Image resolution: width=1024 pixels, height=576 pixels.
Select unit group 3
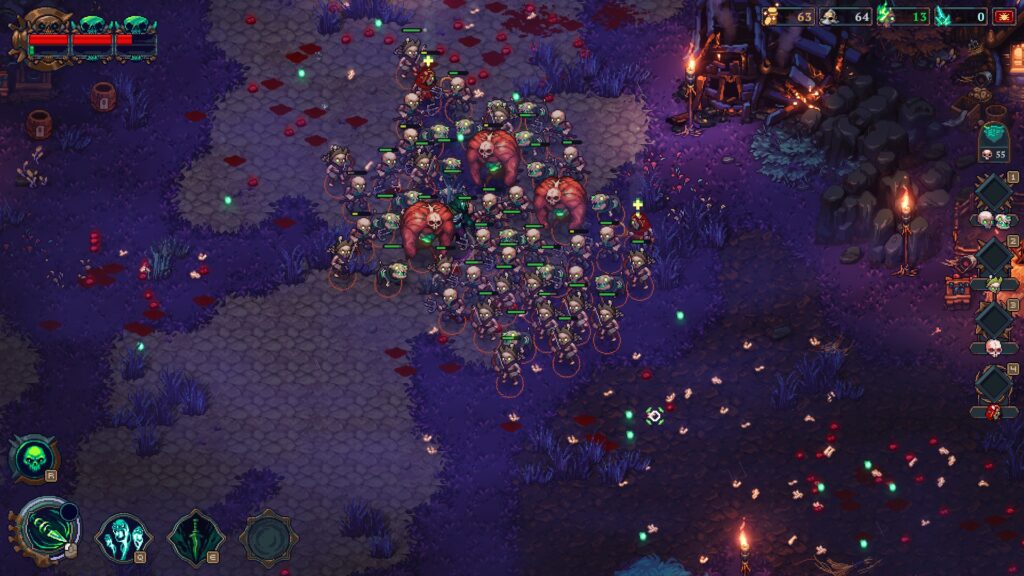click(994, 320)
